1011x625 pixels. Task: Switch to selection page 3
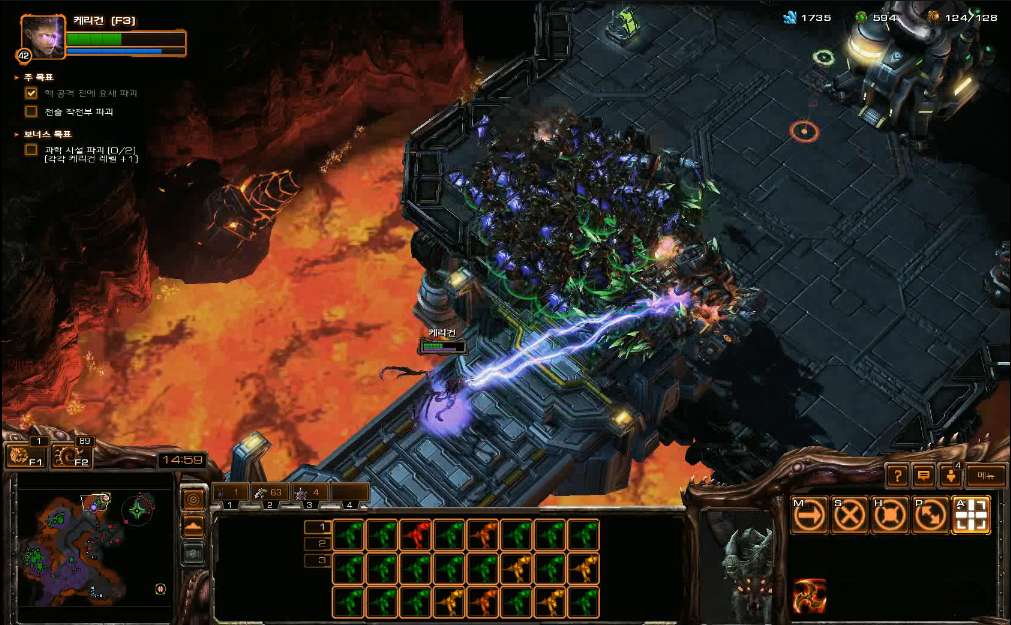click(317, 560)
